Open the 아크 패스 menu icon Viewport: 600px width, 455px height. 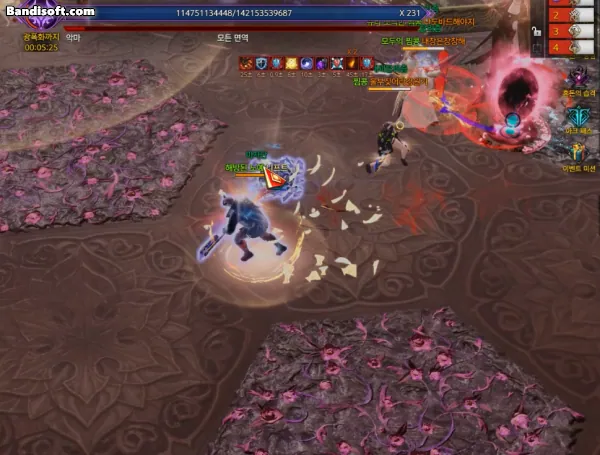577,117
